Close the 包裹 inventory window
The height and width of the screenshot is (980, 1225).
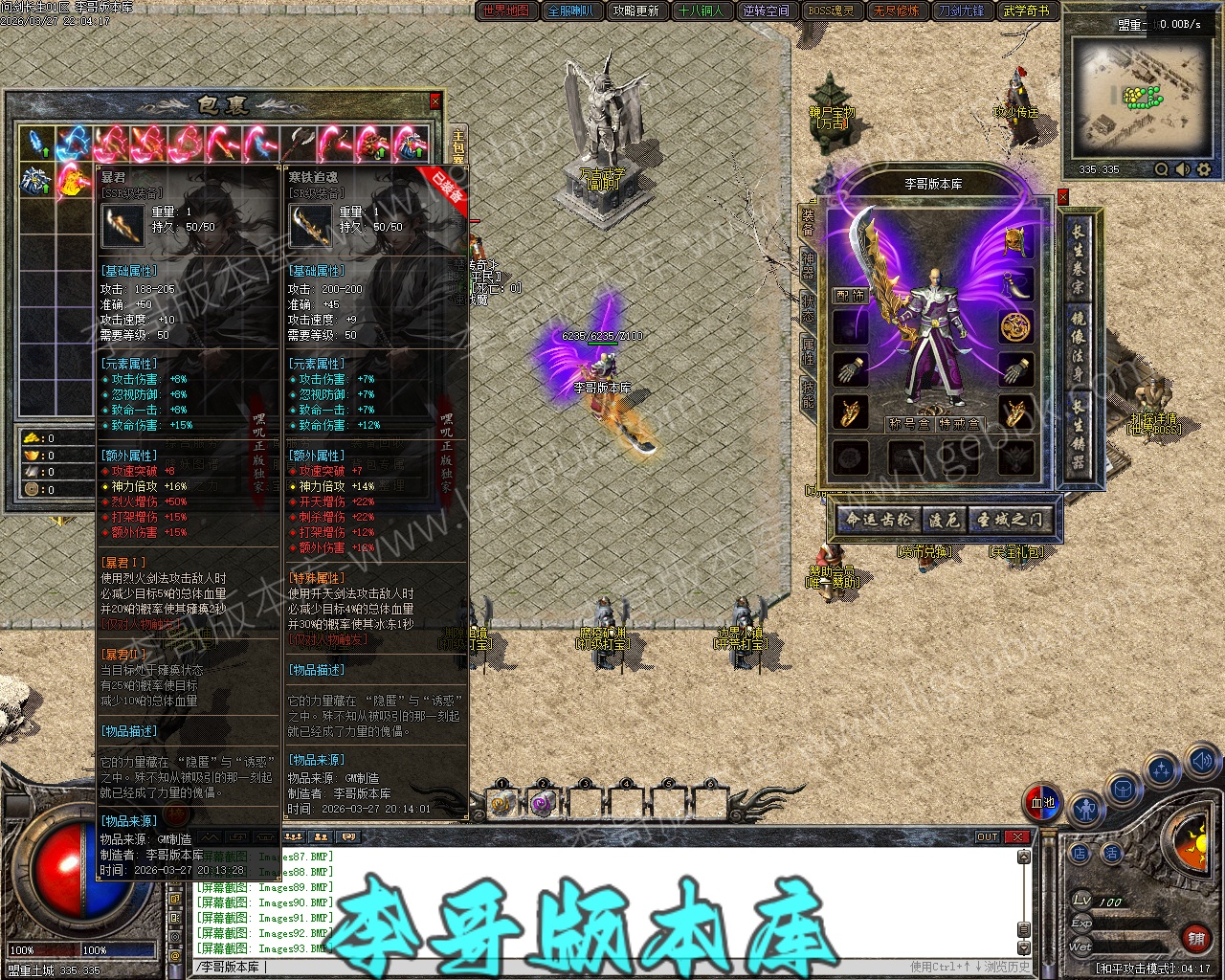(x=435, y=100)
